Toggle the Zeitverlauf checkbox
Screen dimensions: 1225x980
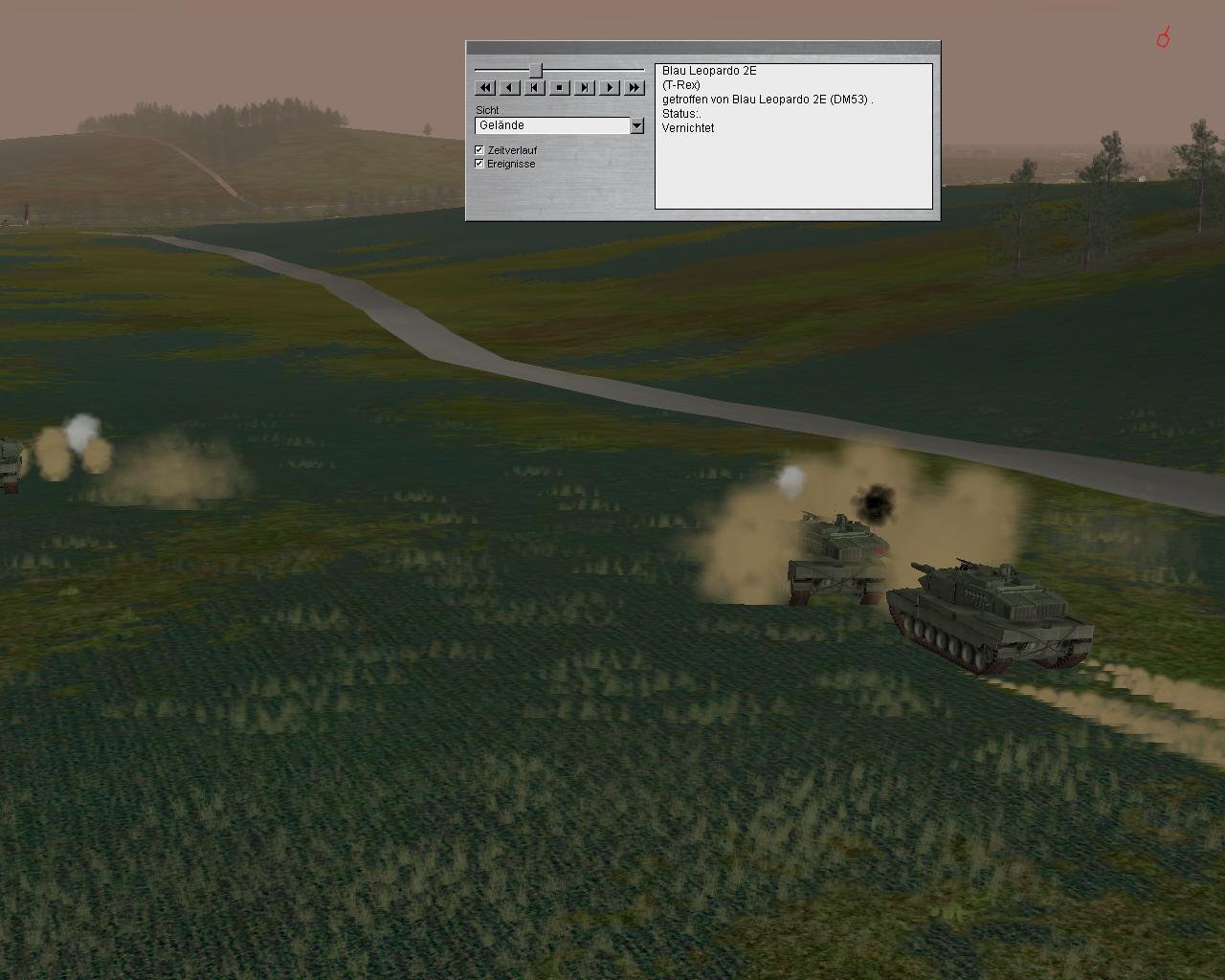pos(479,150)
